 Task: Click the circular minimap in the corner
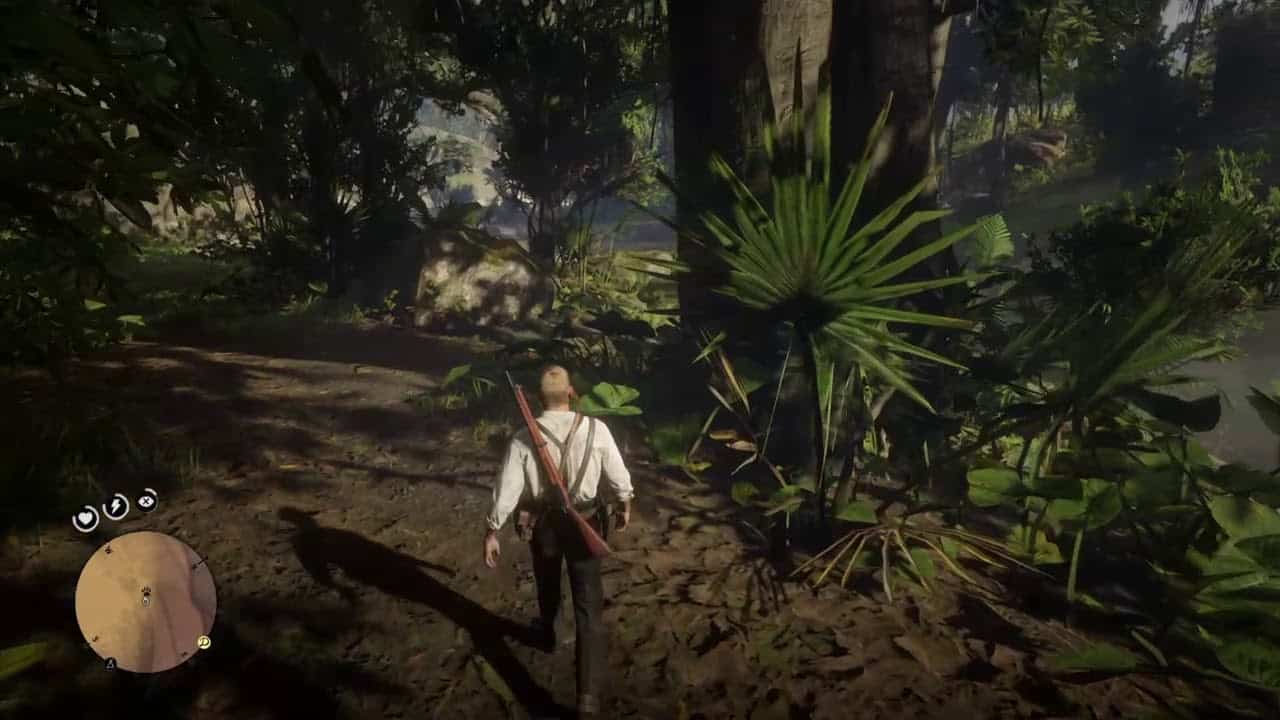(145, 600)
